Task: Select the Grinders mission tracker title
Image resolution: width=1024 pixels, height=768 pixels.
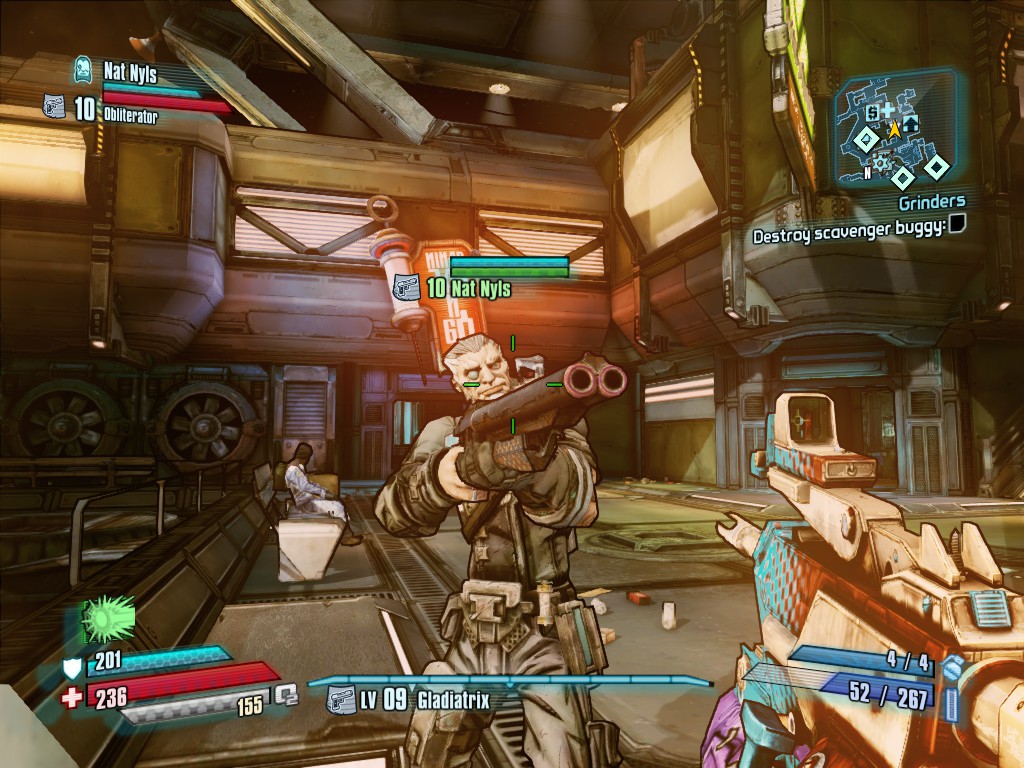Action: (931, 203)
